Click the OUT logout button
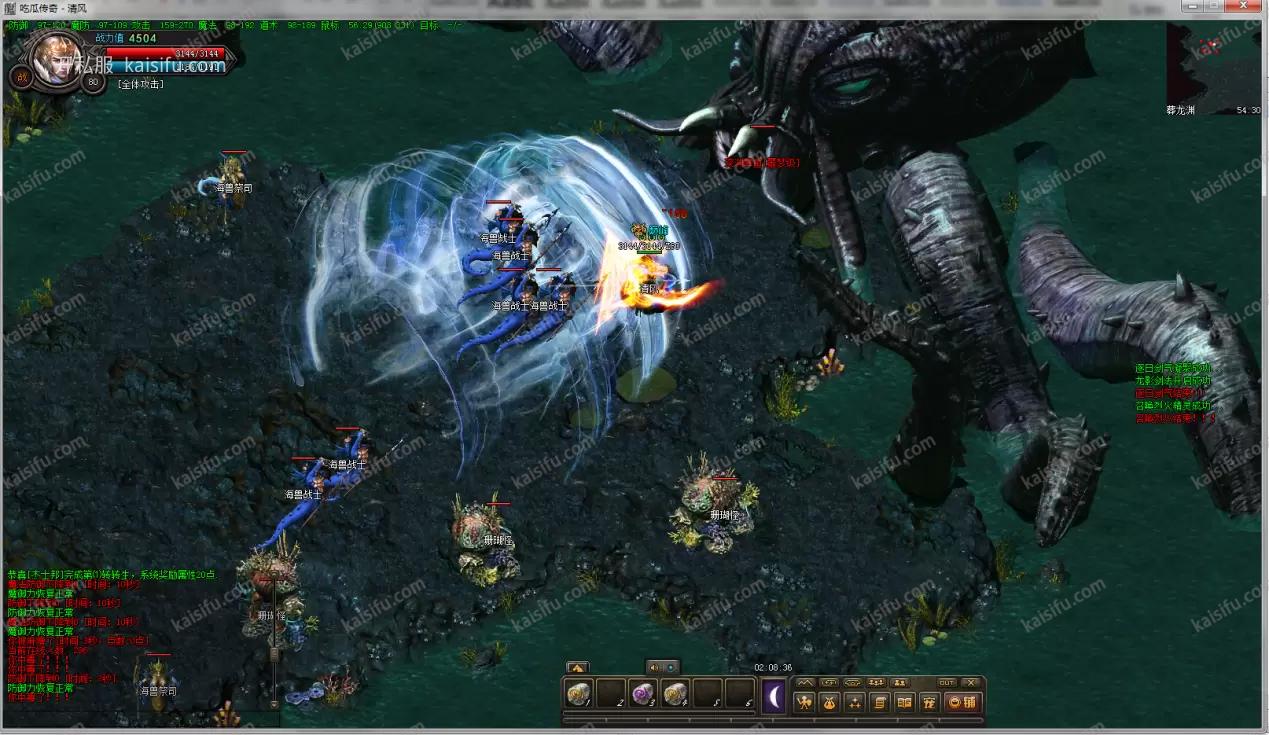Image resolution: width=1269 pixels, height=735 pixels. click(946, 682)
